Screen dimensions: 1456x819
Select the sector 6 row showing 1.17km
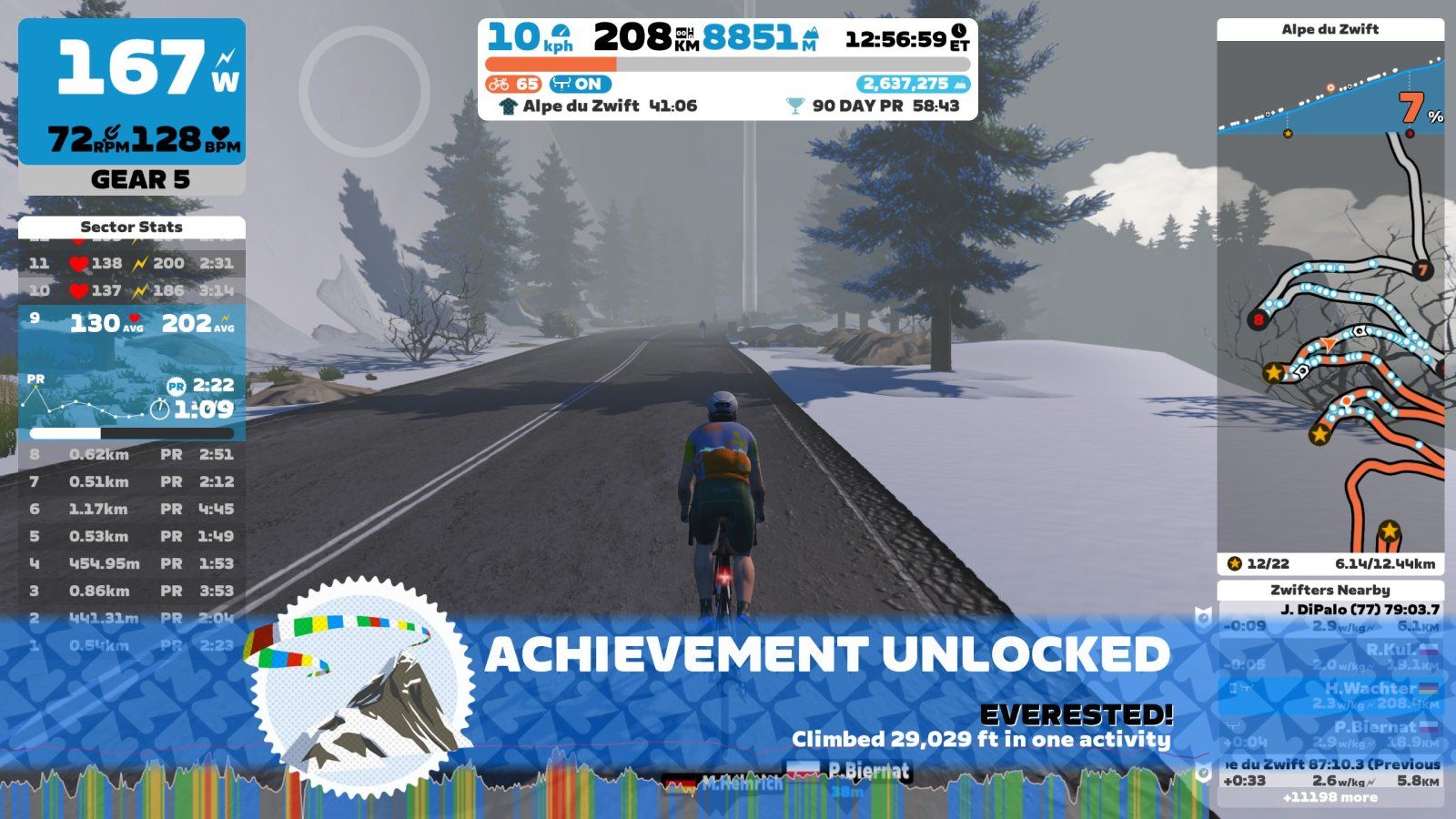click(x=131, y=510)
